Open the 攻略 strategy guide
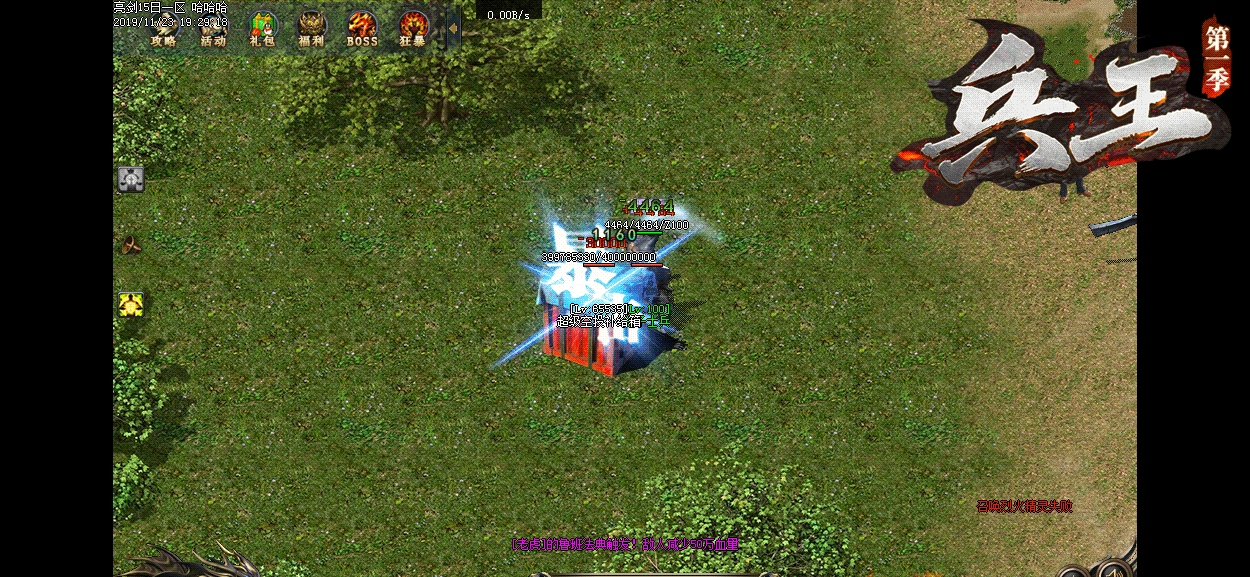The height and width of the screenshot is (577, 1250). point(163,29)
